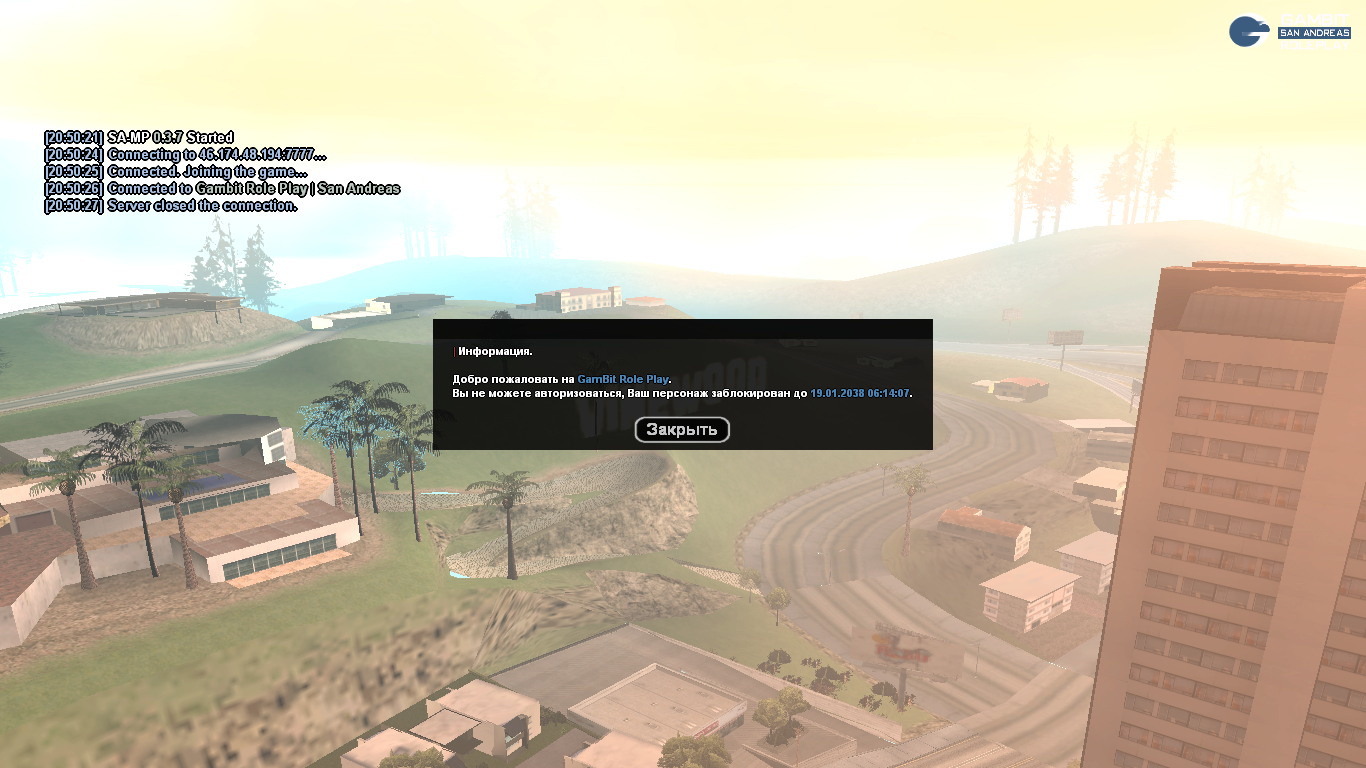The image size is (1366, 768).
Task: Close the ban information dialog with Закрыть
Action: (x=682, y=430)
